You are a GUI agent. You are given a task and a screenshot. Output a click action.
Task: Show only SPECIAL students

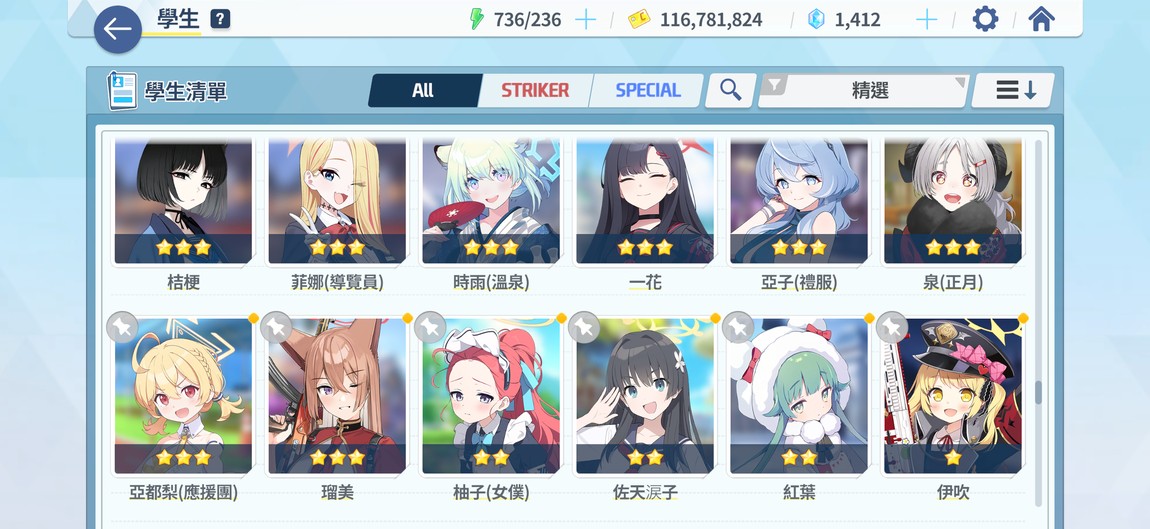(647, 90)
